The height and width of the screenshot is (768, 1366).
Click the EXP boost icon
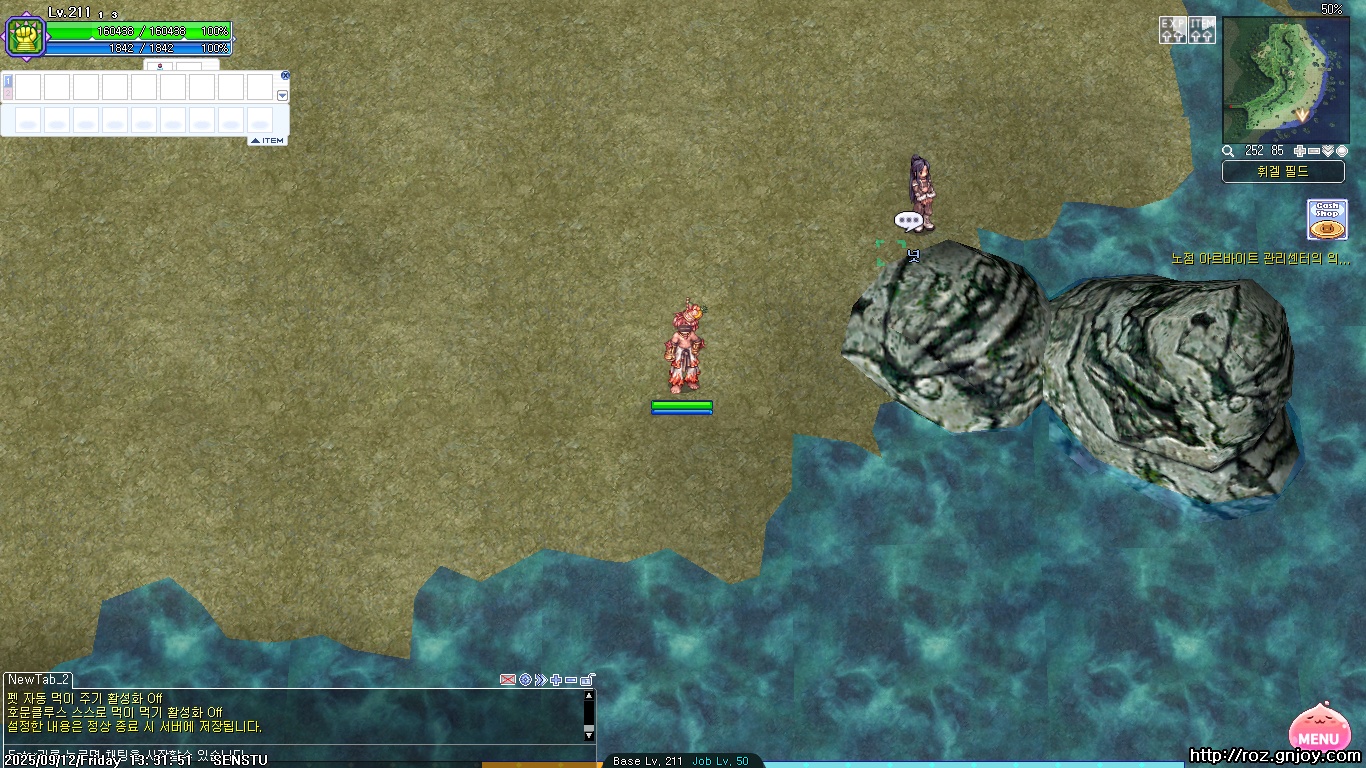click(x=1173, y=30)
